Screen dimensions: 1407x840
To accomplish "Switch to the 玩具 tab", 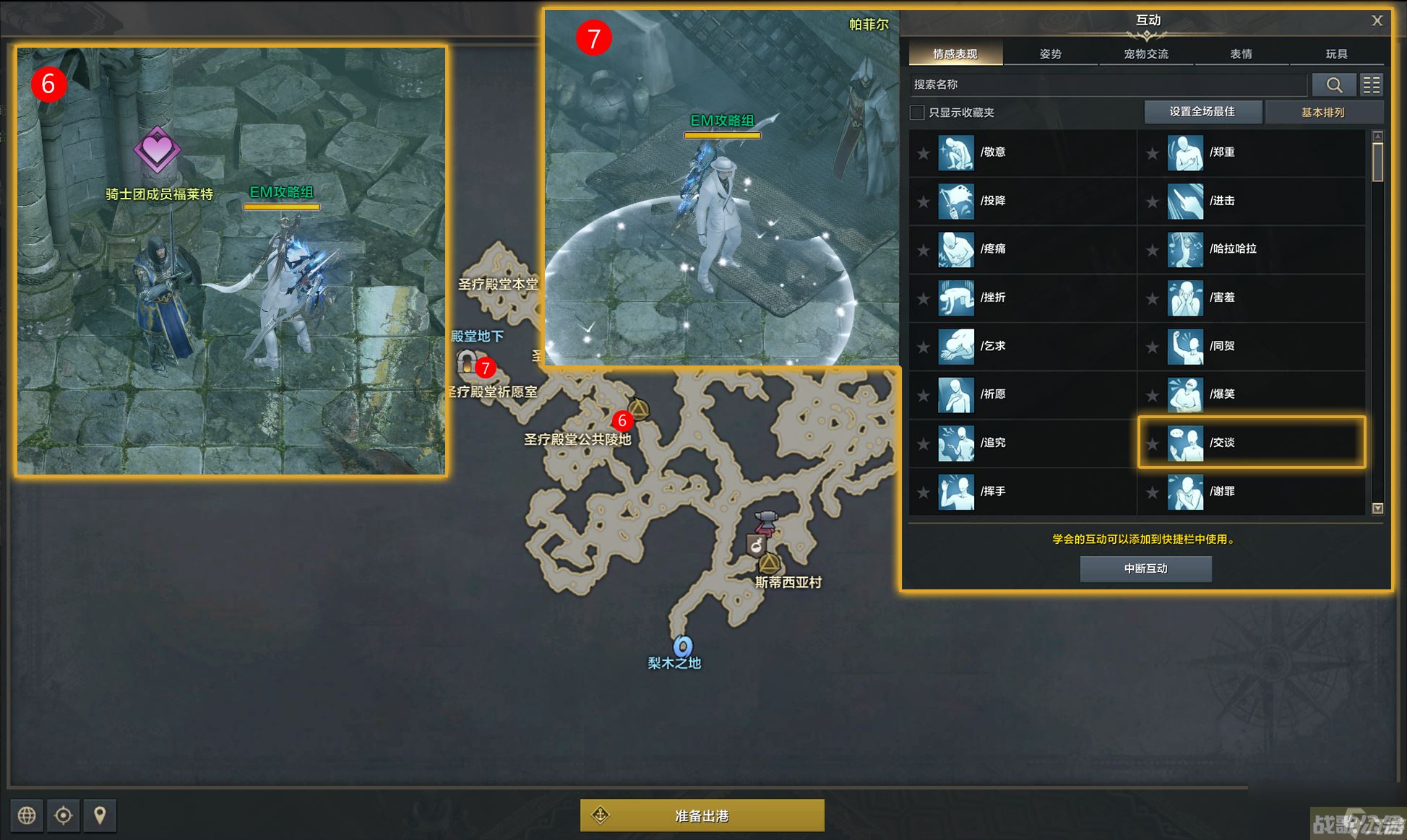I will [1336, 54].
